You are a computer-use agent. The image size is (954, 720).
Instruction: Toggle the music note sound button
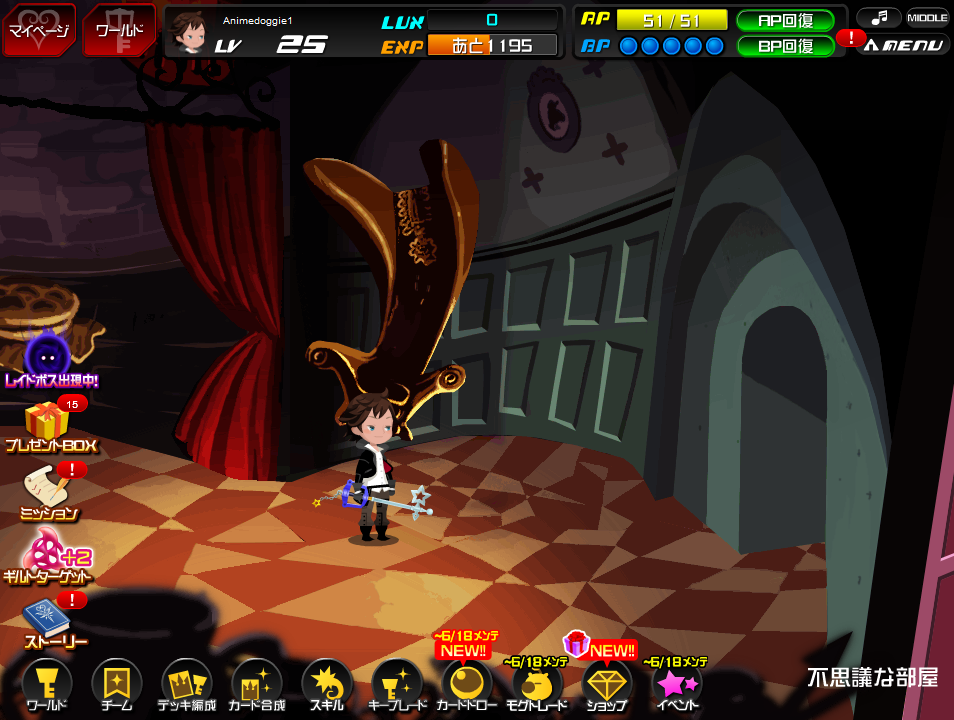coord(878,17)
